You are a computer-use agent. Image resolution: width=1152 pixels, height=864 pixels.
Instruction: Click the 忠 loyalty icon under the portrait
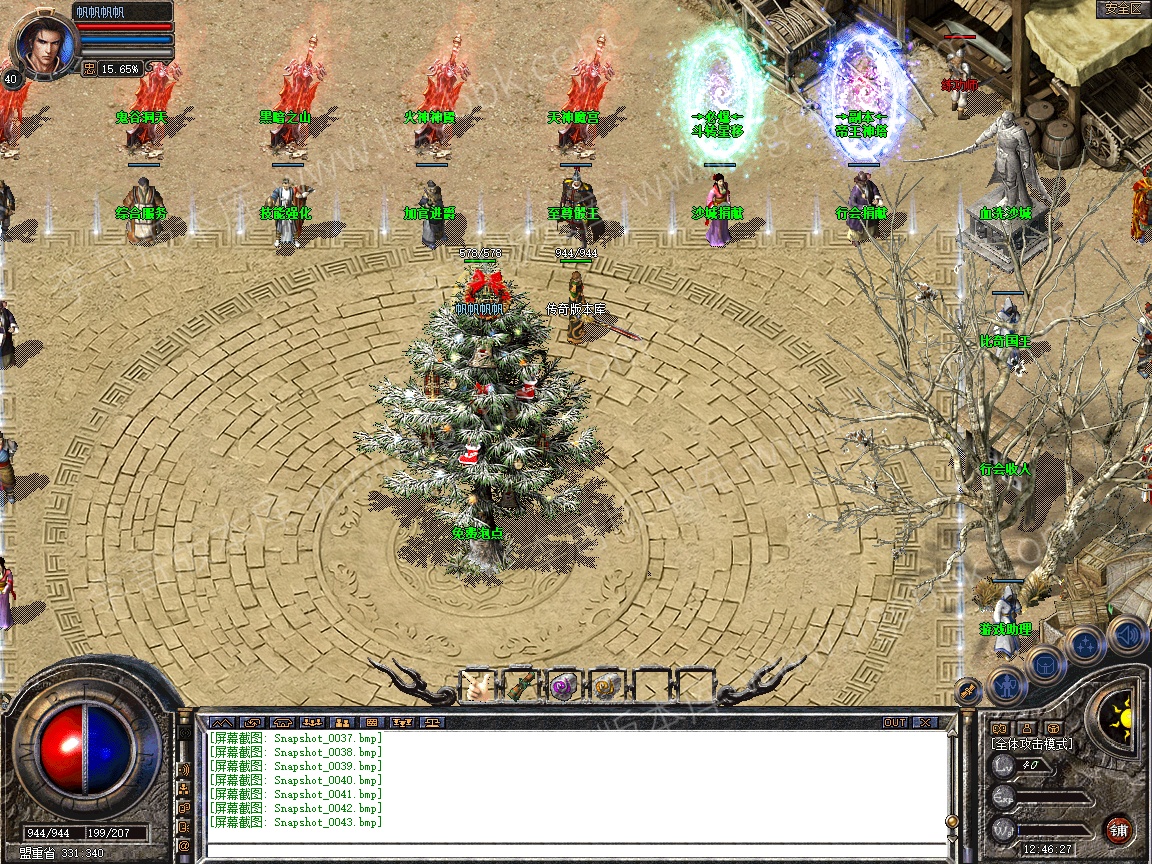[x=89, y=69]
